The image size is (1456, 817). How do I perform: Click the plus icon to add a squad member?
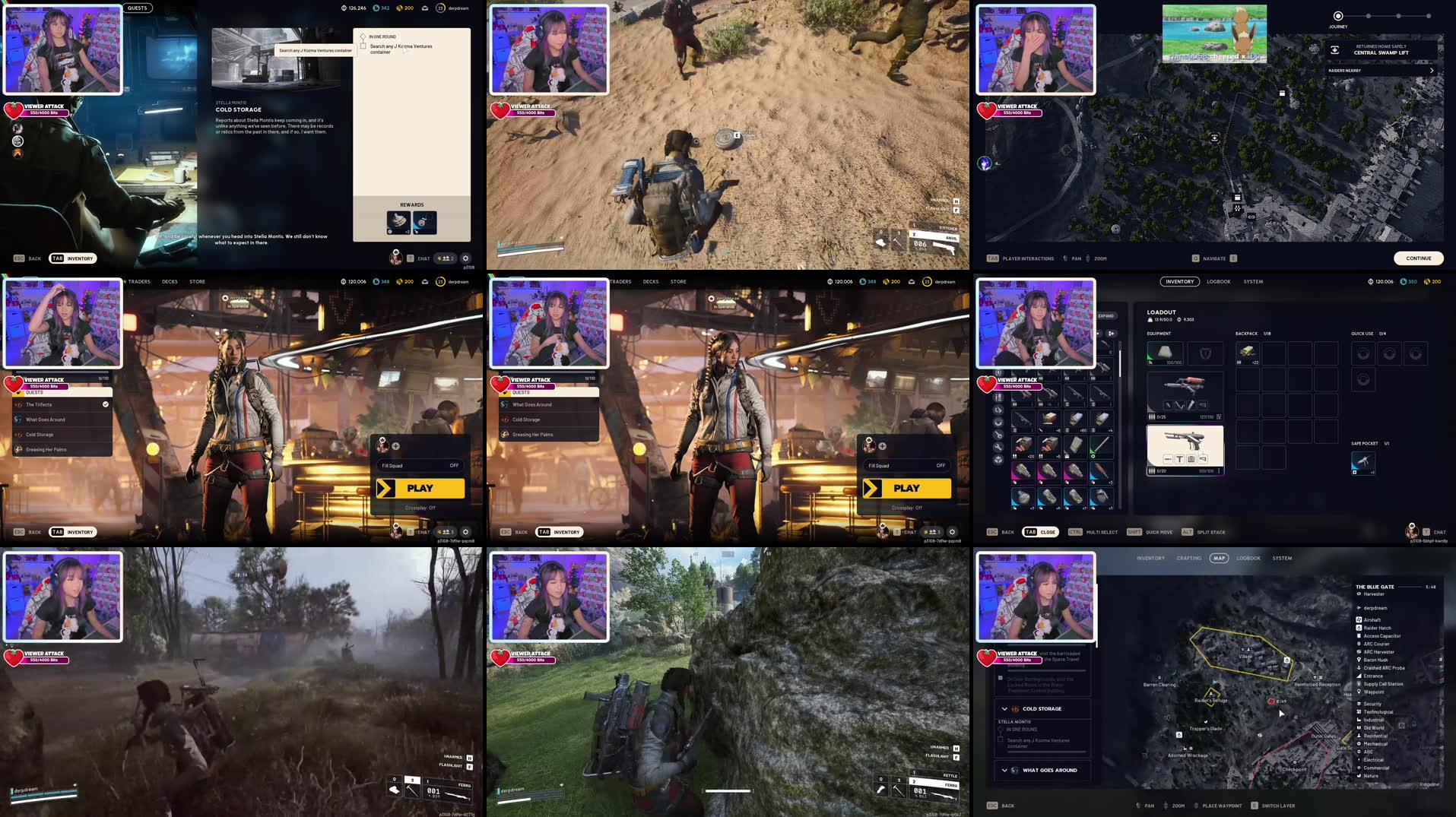pyautogui.click(x=395, y=446)
